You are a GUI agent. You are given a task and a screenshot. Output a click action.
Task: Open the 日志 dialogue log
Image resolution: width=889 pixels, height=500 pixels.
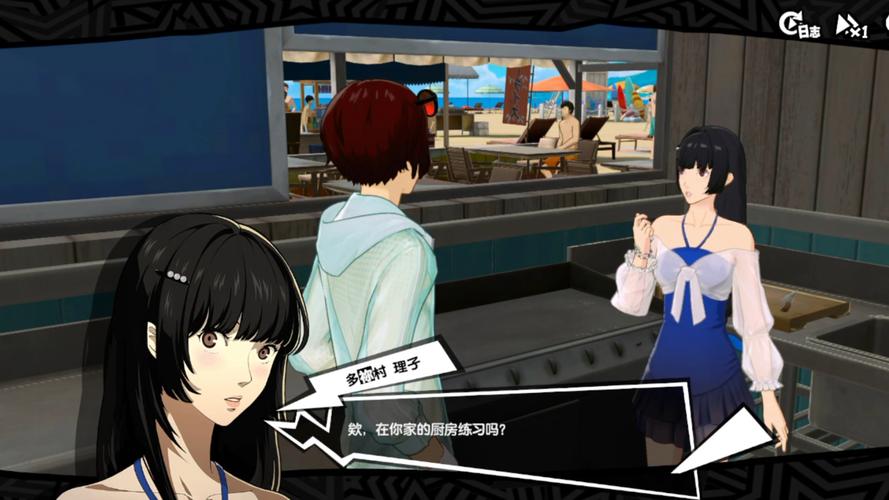800,26
